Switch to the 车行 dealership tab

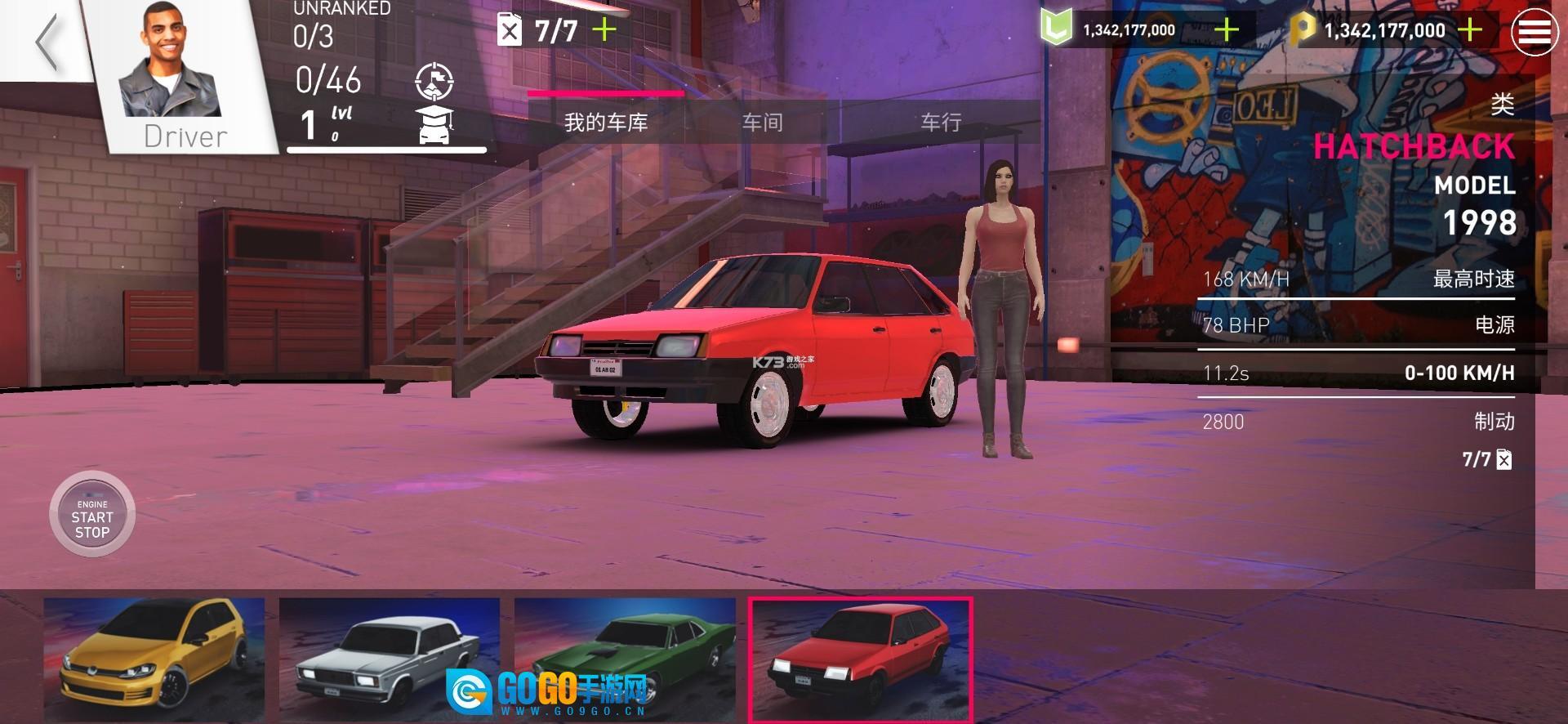tap(941, 123)
